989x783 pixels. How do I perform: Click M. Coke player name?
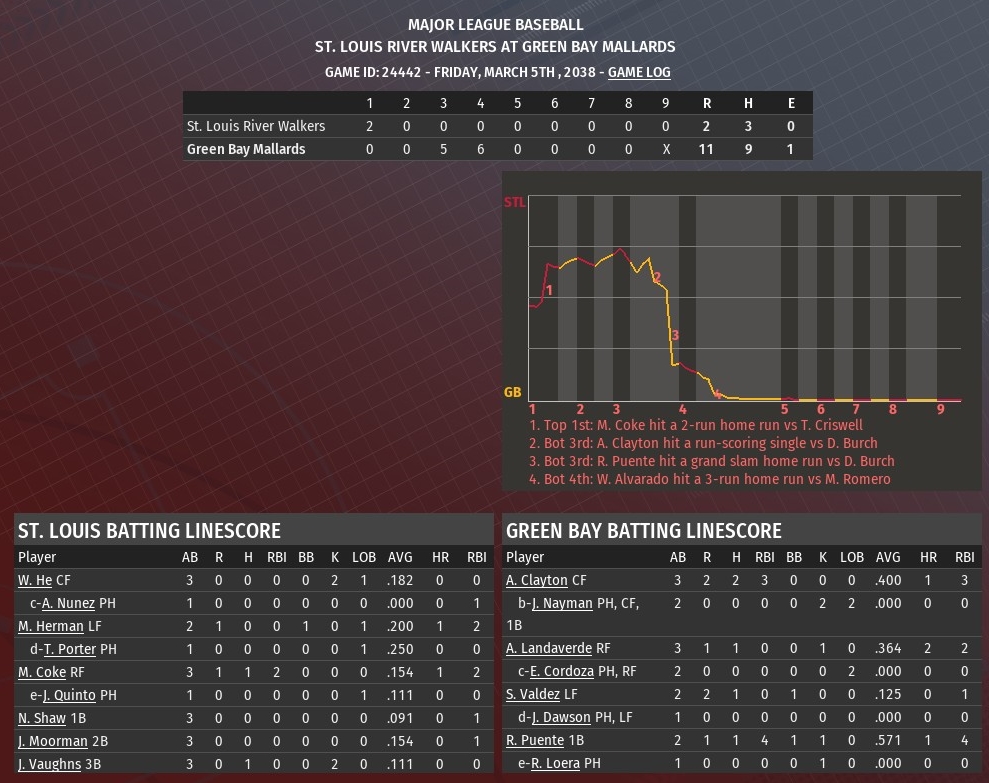pyautogui.click(x=42, y=672)
